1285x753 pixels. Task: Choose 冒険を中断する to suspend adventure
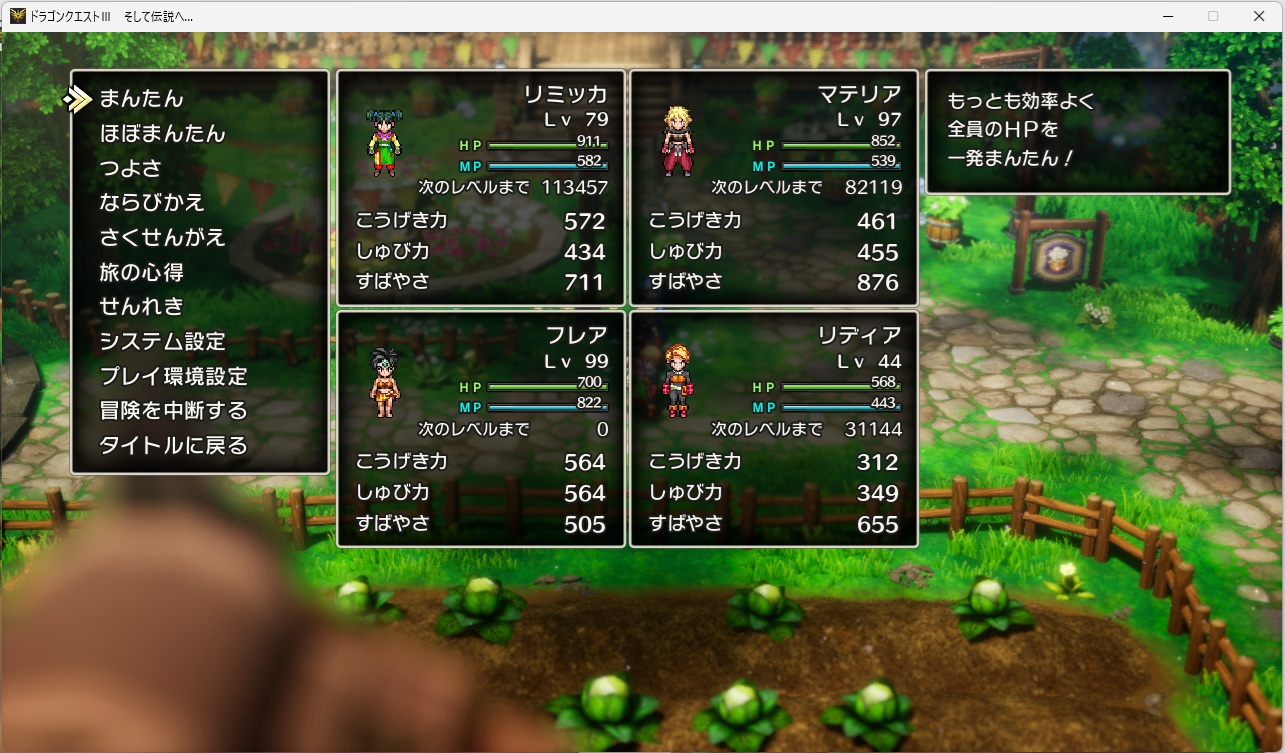173,411
